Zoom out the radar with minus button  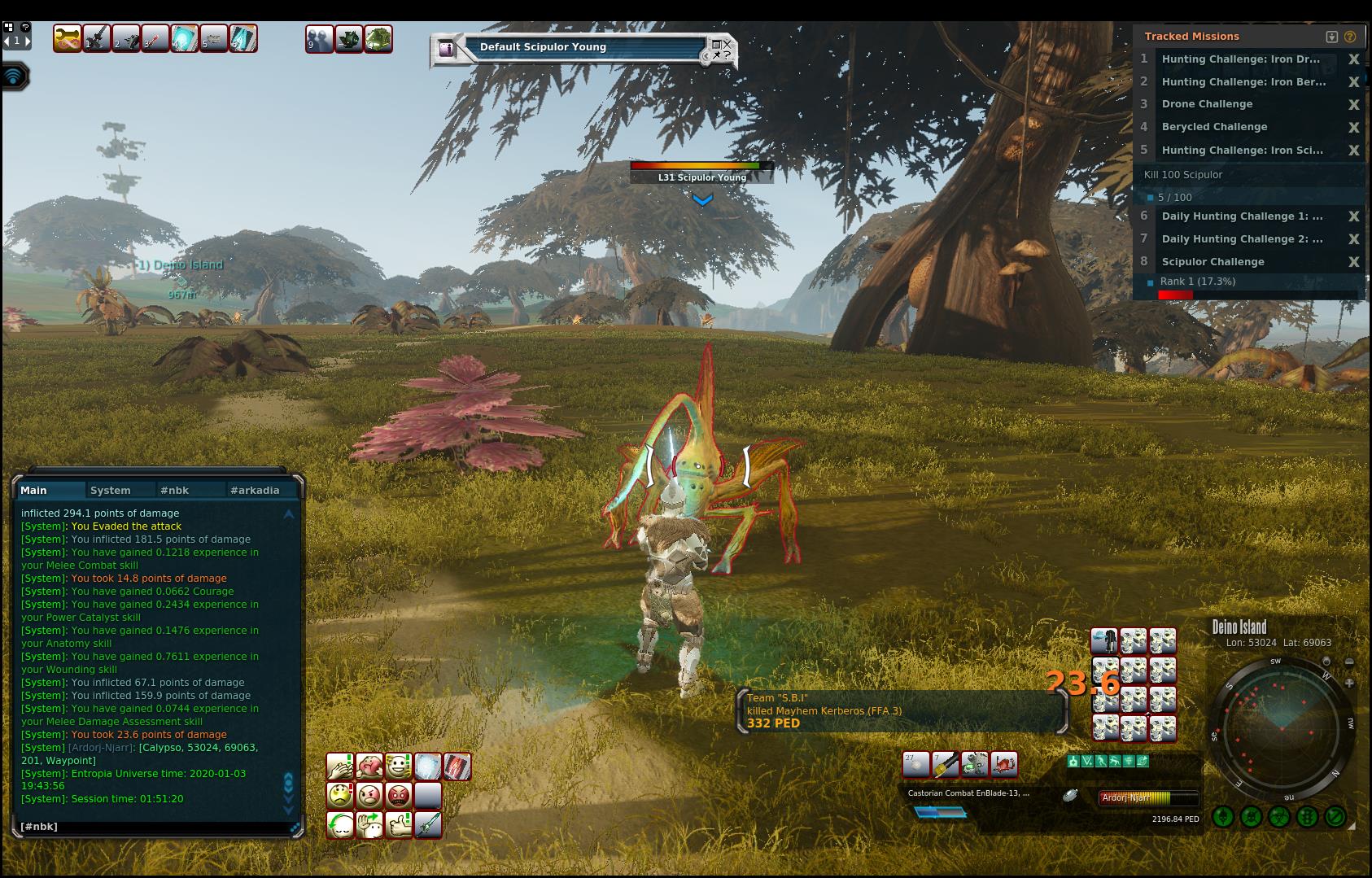pyautogui.click(x=1349, y=662)
